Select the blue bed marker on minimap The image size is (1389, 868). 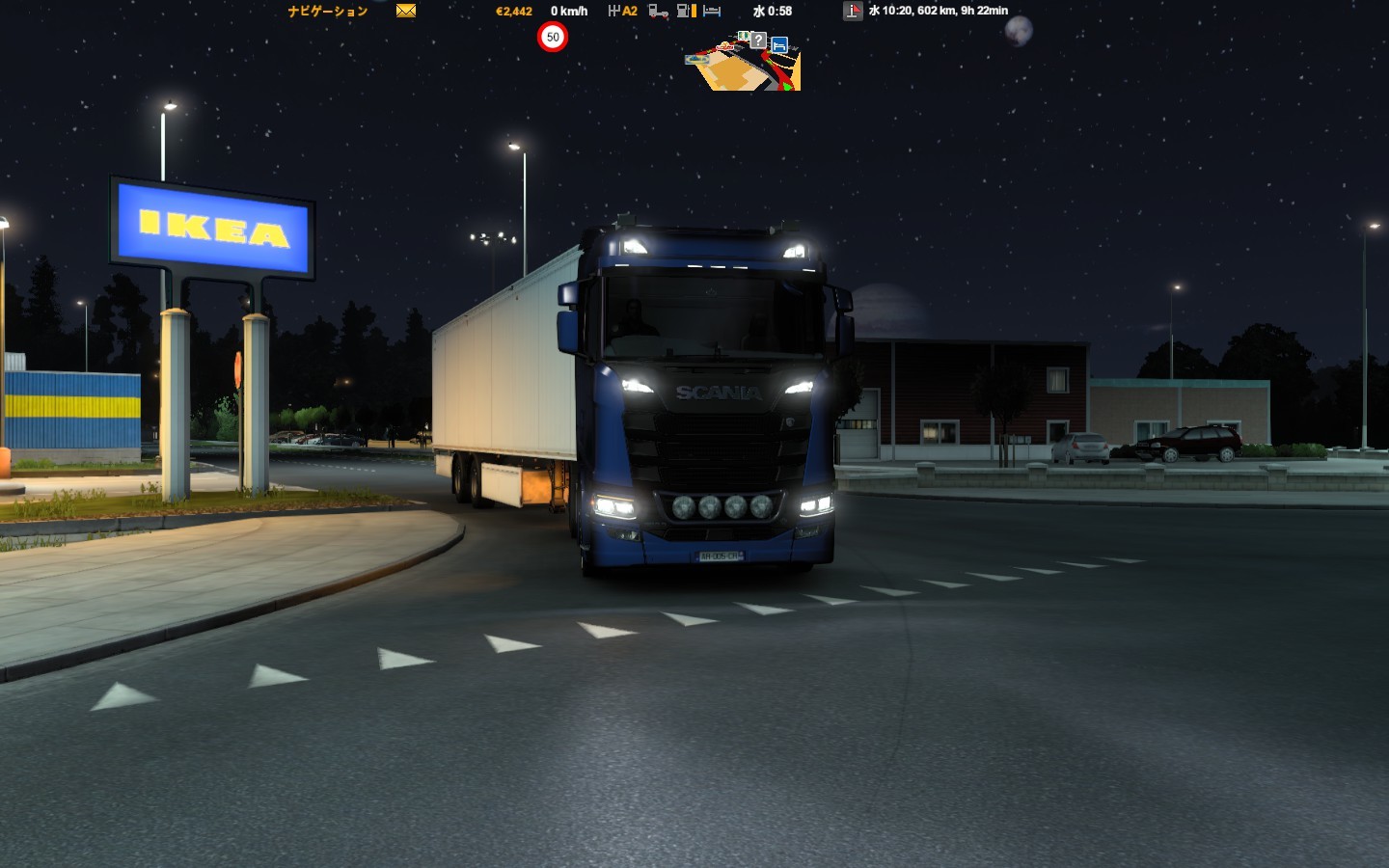[779, 44]
